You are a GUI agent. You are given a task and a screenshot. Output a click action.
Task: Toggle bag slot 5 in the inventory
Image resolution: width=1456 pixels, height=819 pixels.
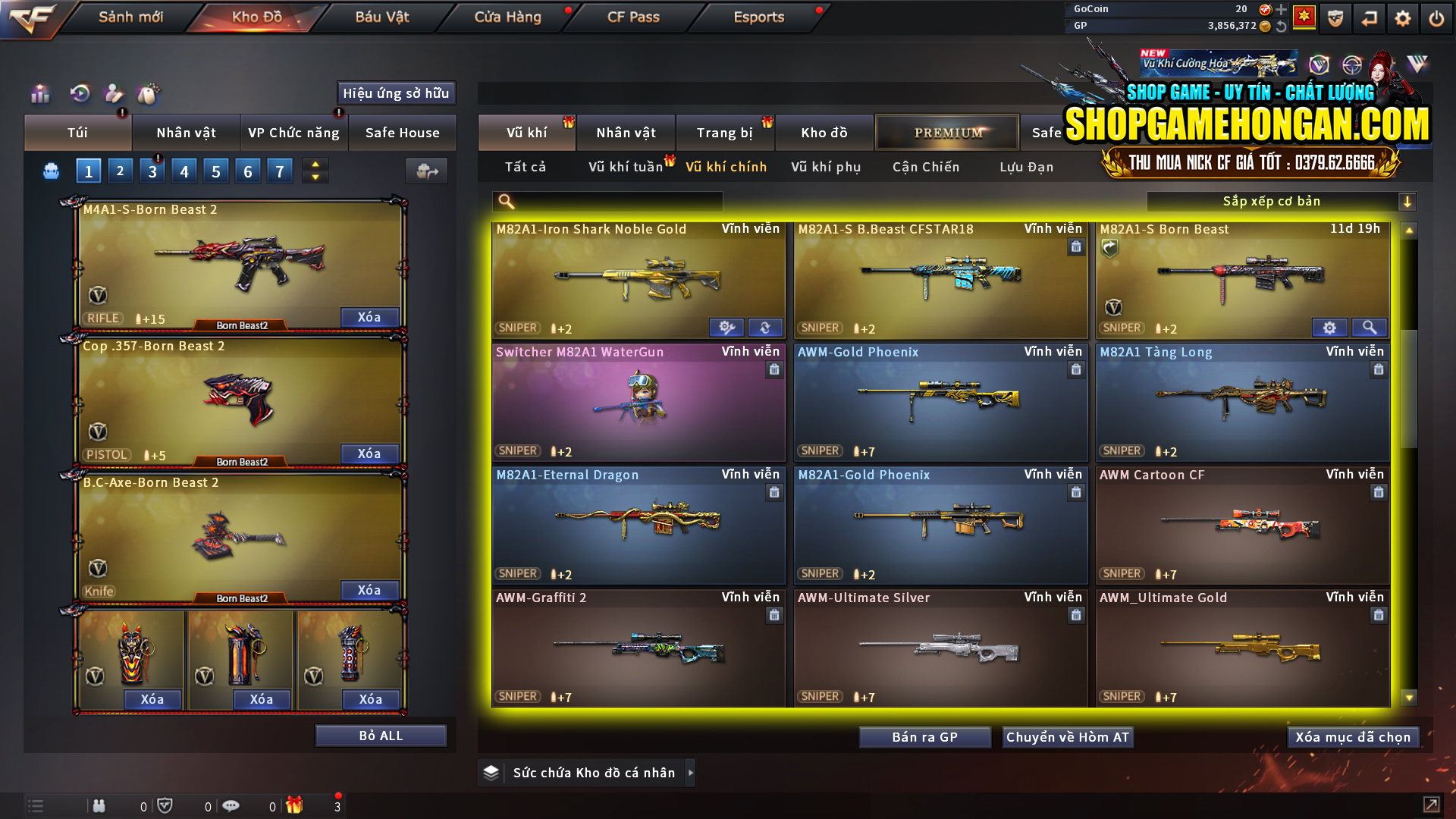tap(215, 171)
